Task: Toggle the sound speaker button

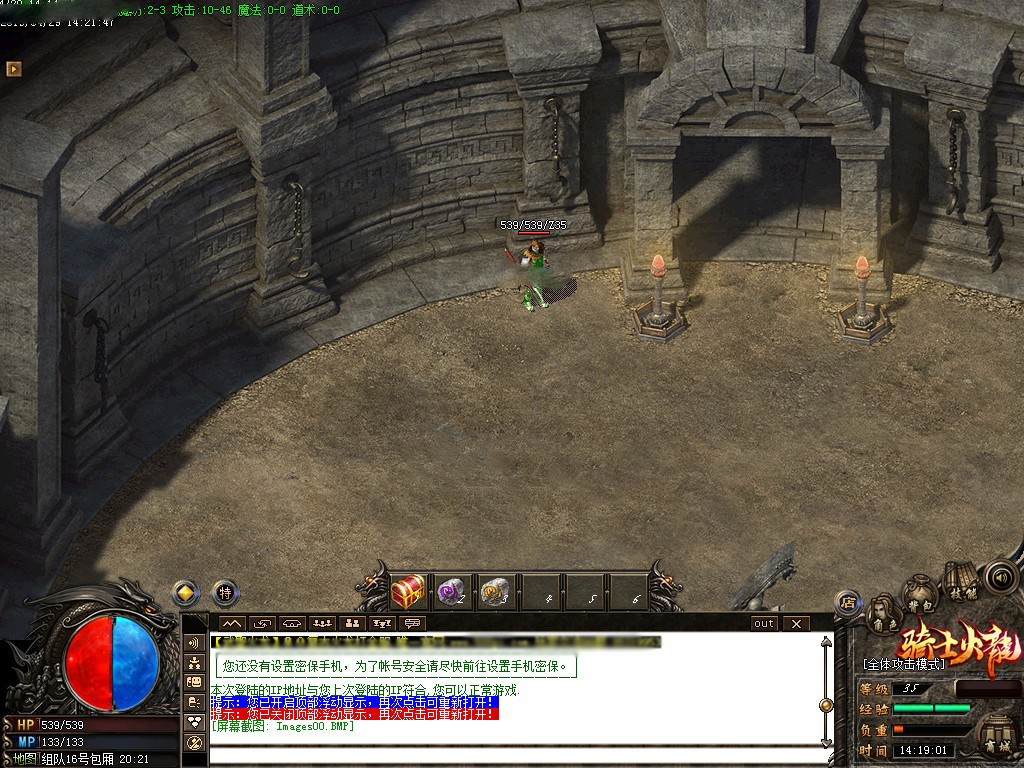Action: pyautogui.click(x=1000, y=577)
